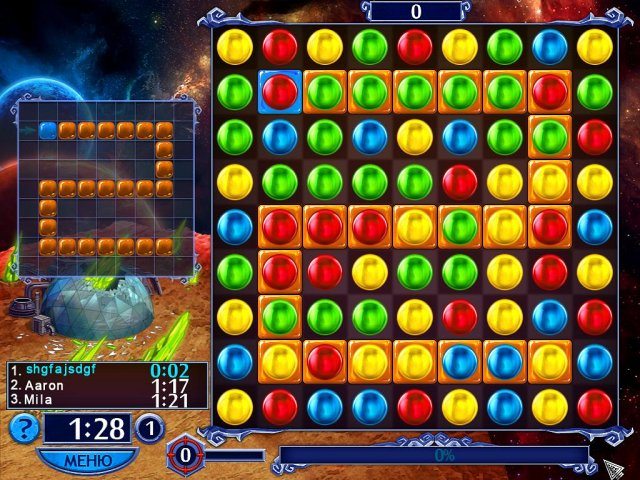This screenshot has width=640, height=480.
Task: Activate the hexagonal bonus icon showing 0
Action: coord(183,455)
